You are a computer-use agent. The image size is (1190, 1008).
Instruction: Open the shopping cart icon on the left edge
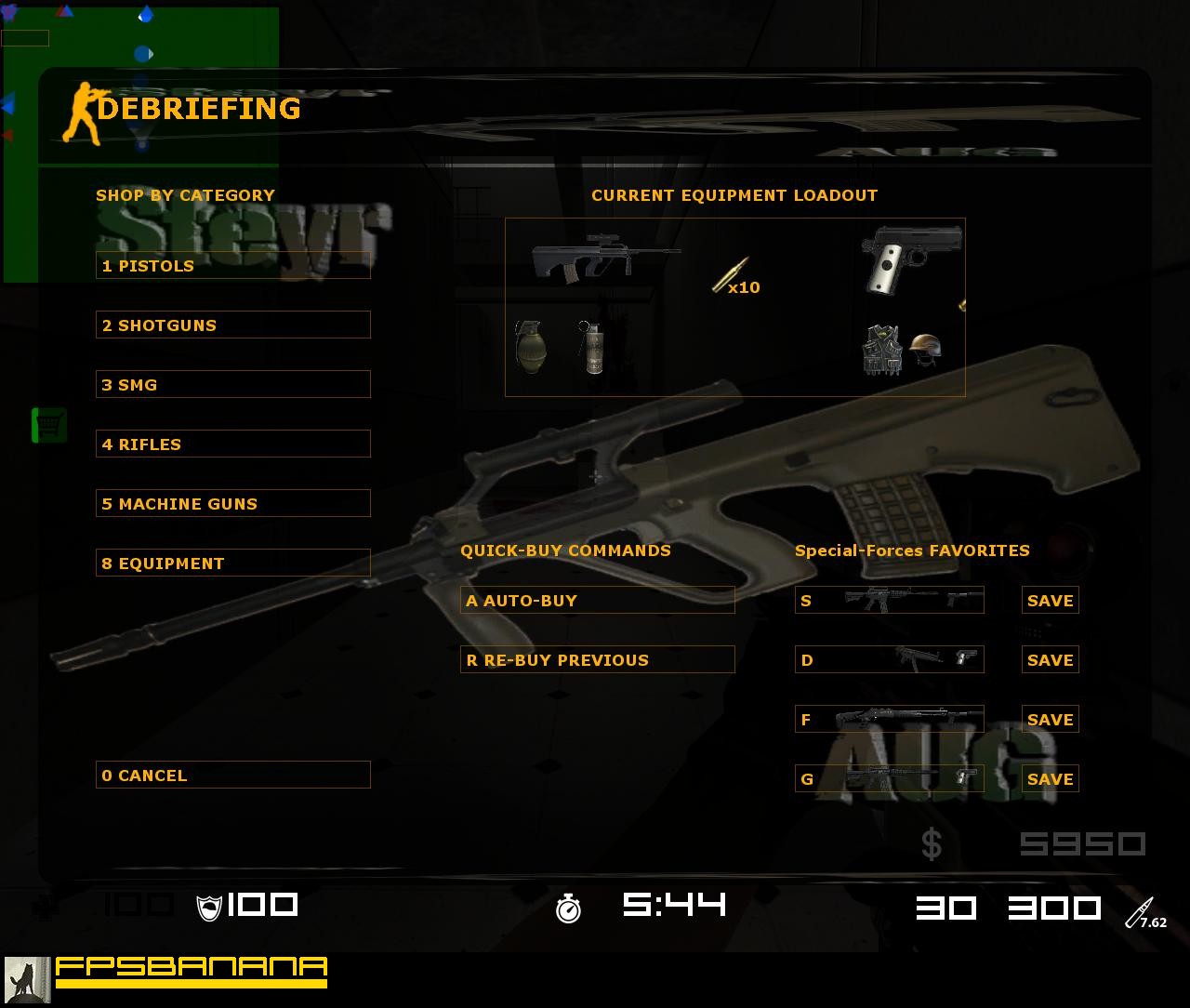tap(47, 424)
